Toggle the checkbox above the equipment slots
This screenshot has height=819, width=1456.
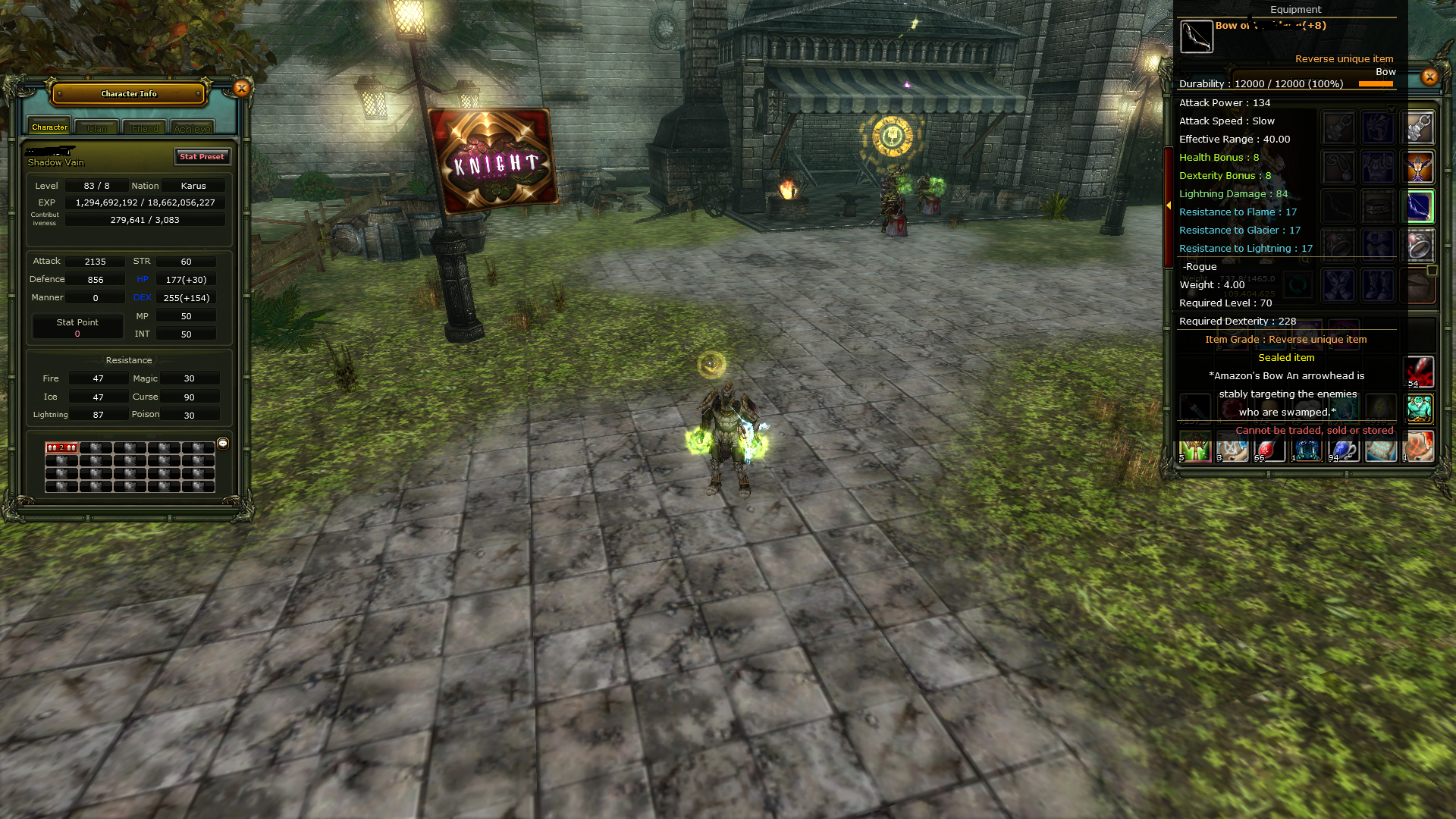(1392, 108)
